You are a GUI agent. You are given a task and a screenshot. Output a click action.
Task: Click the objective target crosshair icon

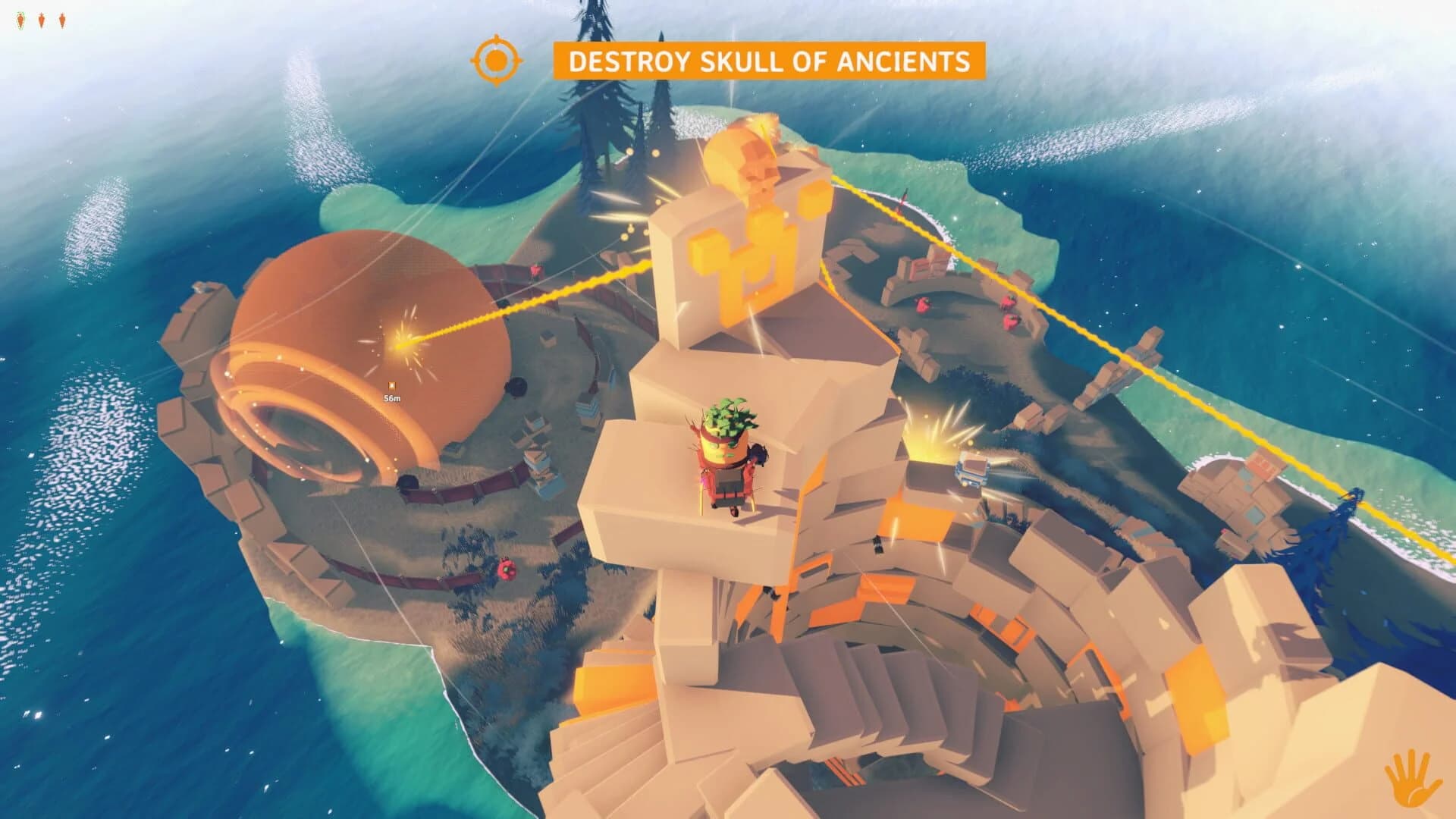(x=497, y=59)
